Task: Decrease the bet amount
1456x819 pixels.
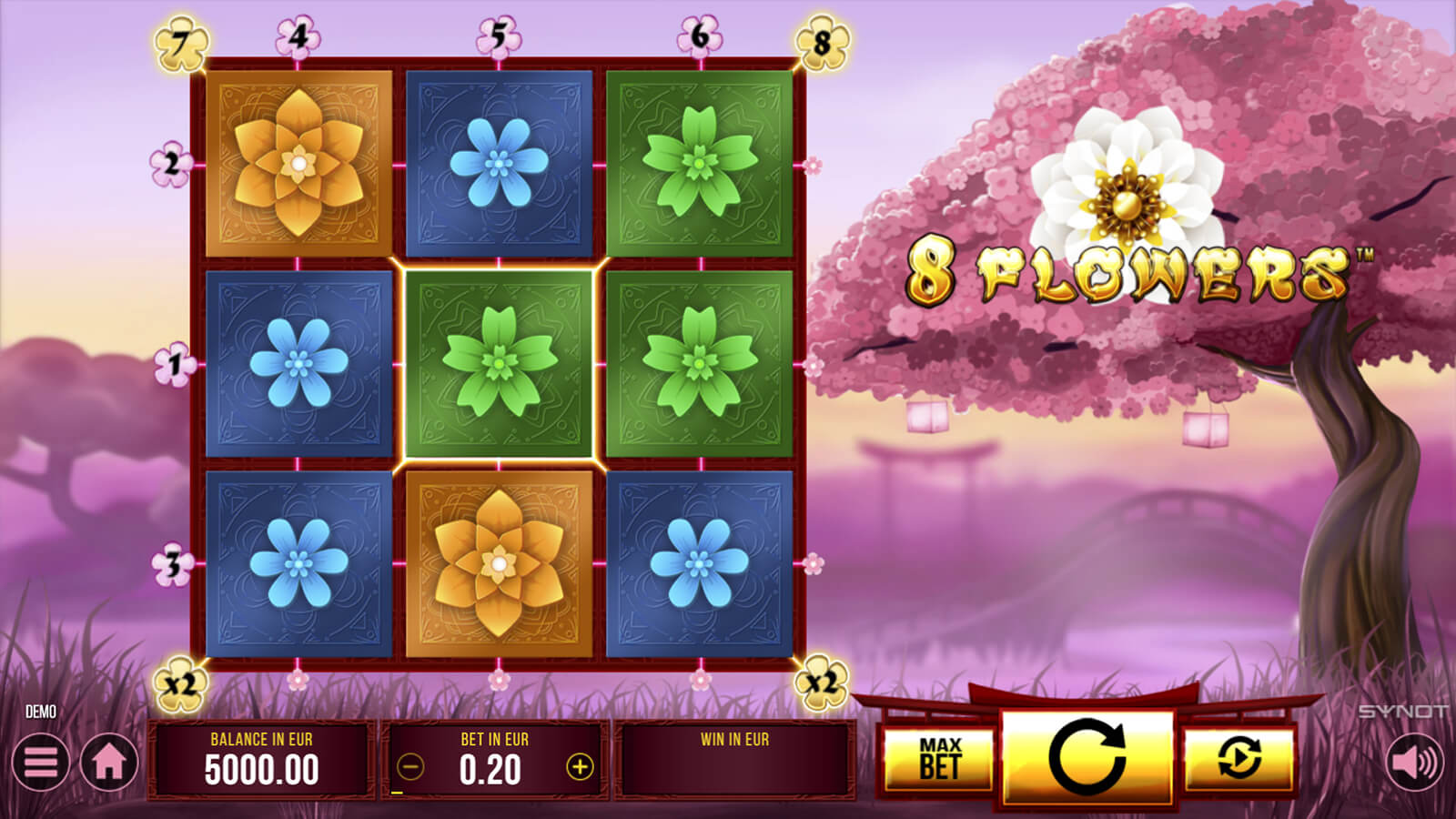Action: click(410, 767)
